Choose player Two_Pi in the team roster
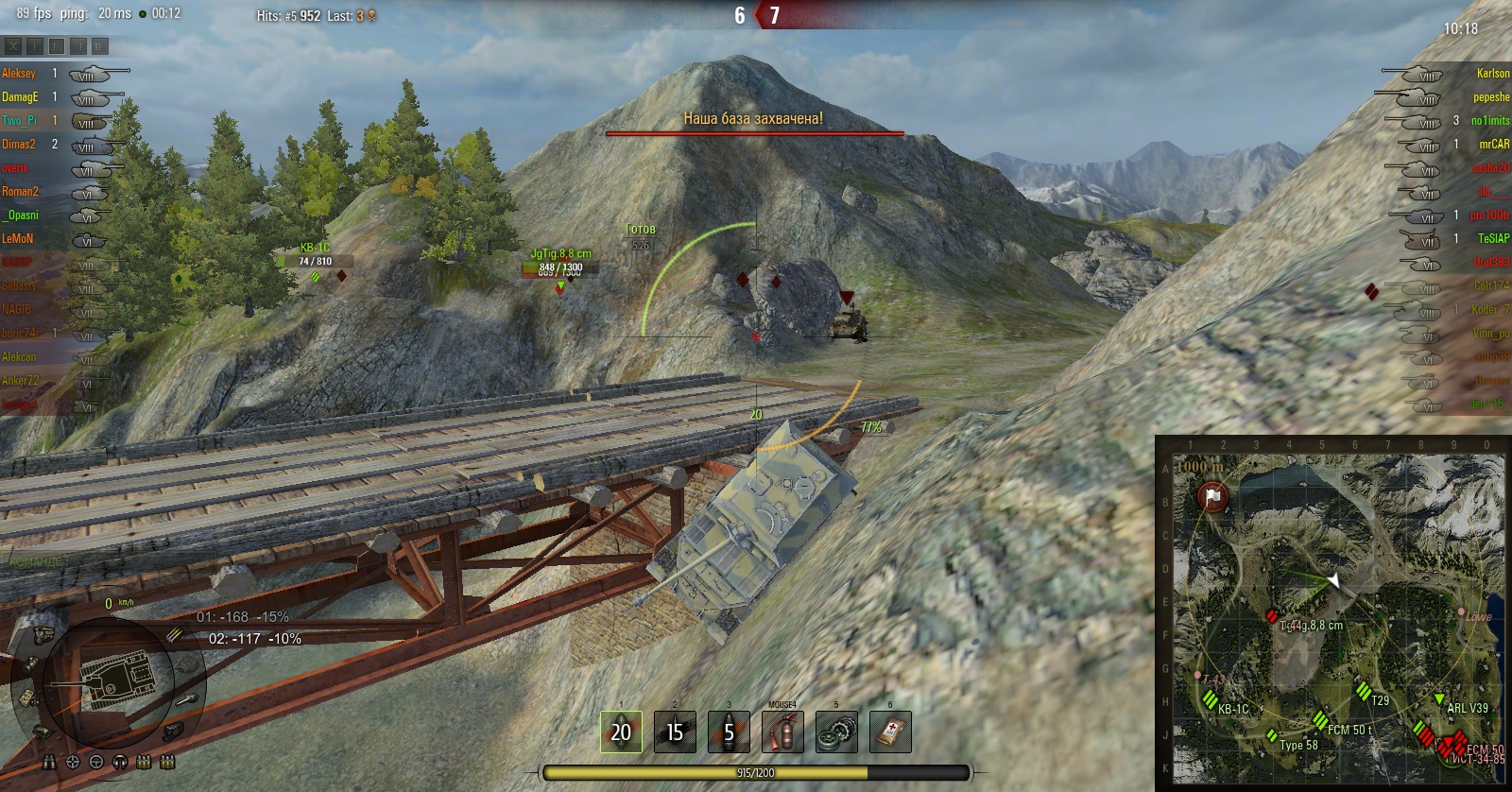1512x792 pixels. pos(19,120)
